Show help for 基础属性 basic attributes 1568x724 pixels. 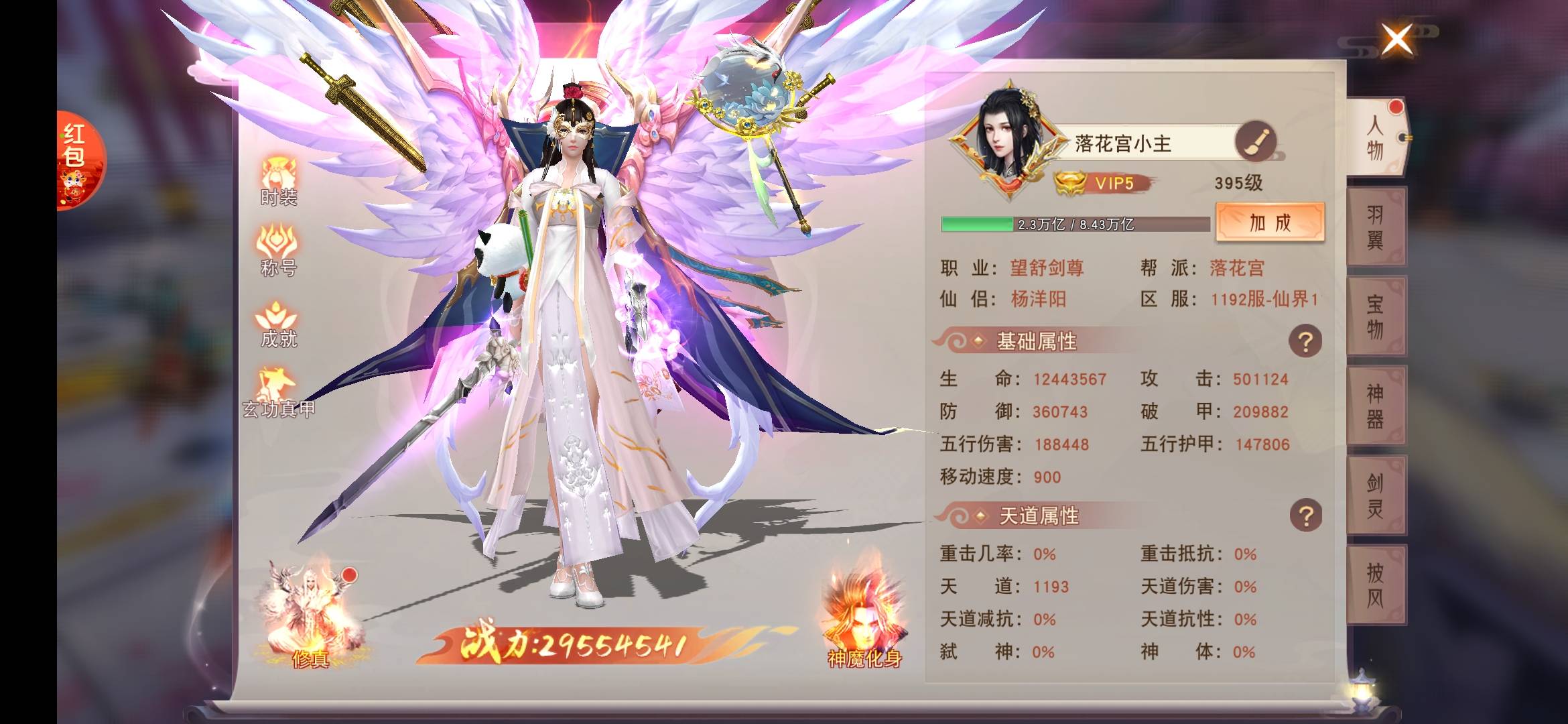[1305, 342]
